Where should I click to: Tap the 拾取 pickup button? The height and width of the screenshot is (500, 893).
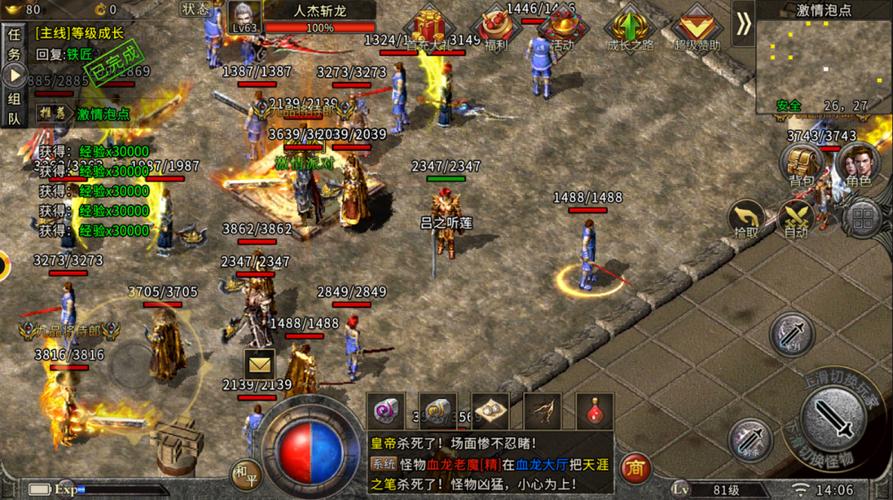click(x=745, y=219)
